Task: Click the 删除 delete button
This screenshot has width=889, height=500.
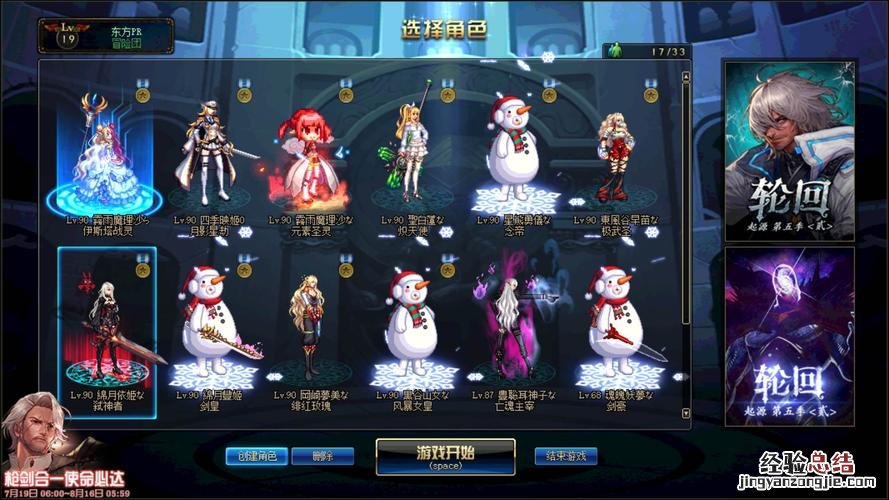Action: coord(319,456)
